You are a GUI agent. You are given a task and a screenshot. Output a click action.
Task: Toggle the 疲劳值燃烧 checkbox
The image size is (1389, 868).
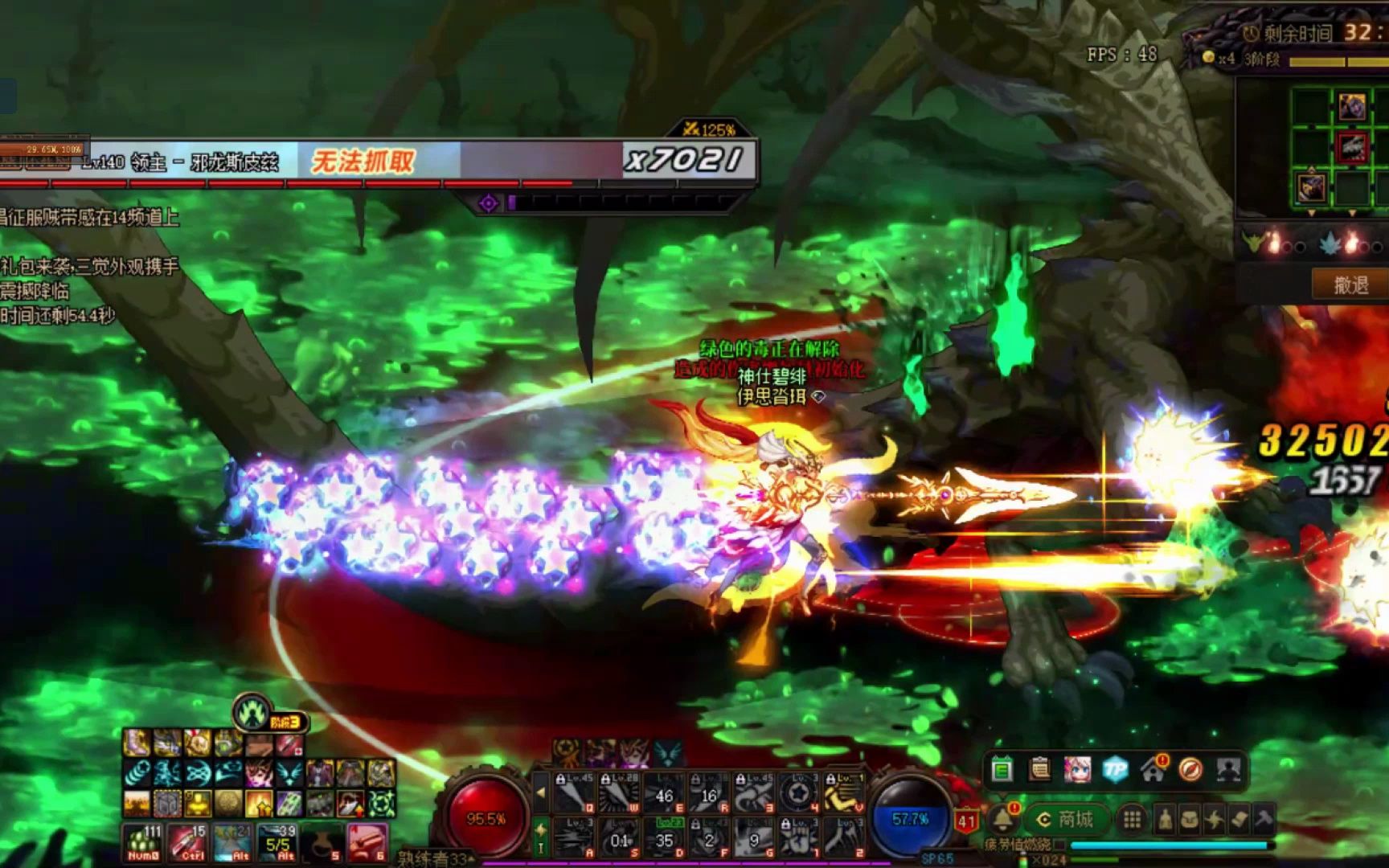tap(1059, 845)
